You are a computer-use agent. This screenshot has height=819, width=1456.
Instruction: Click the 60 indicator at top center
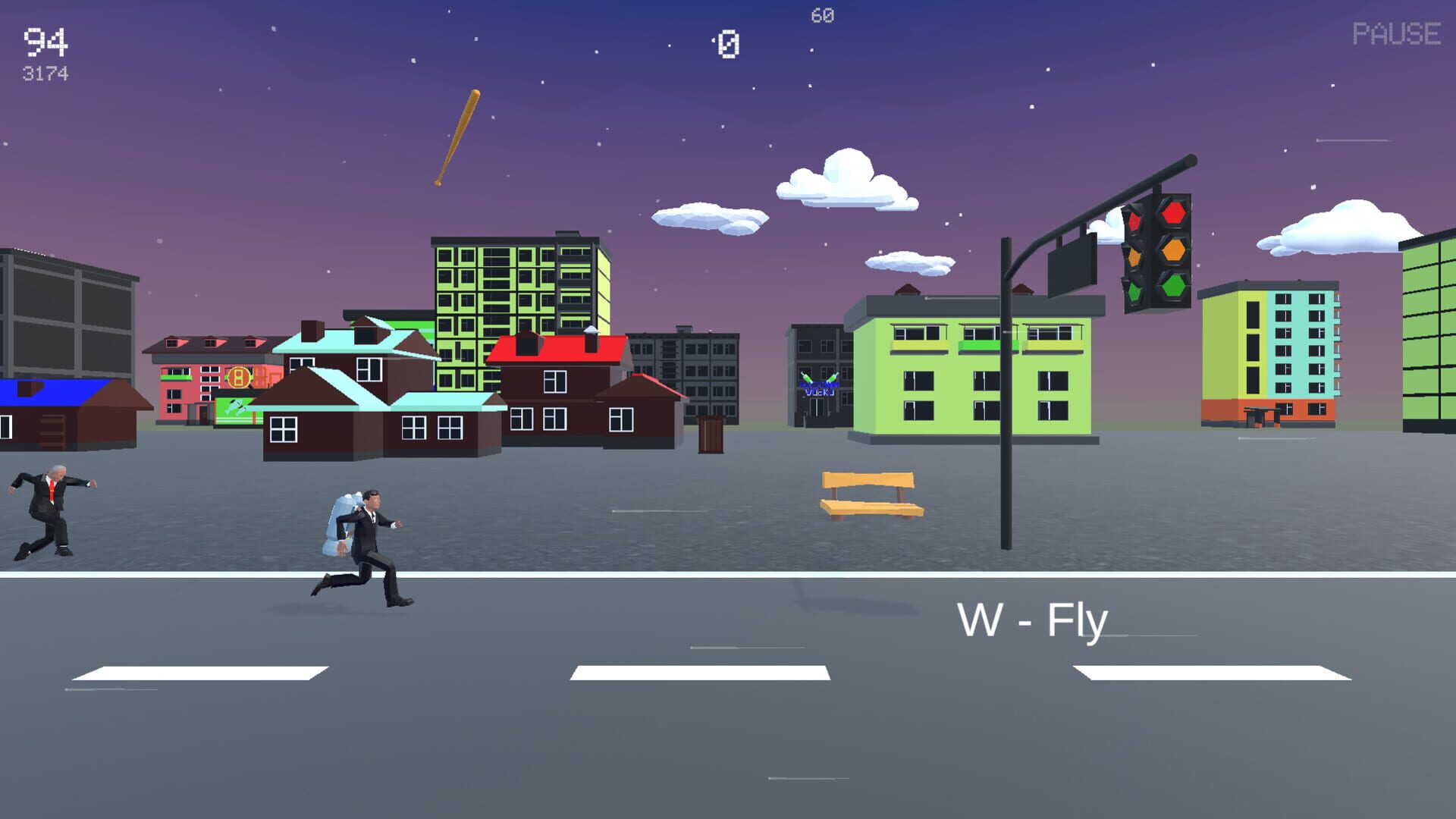pyautogui.click(x=821, y=13)
